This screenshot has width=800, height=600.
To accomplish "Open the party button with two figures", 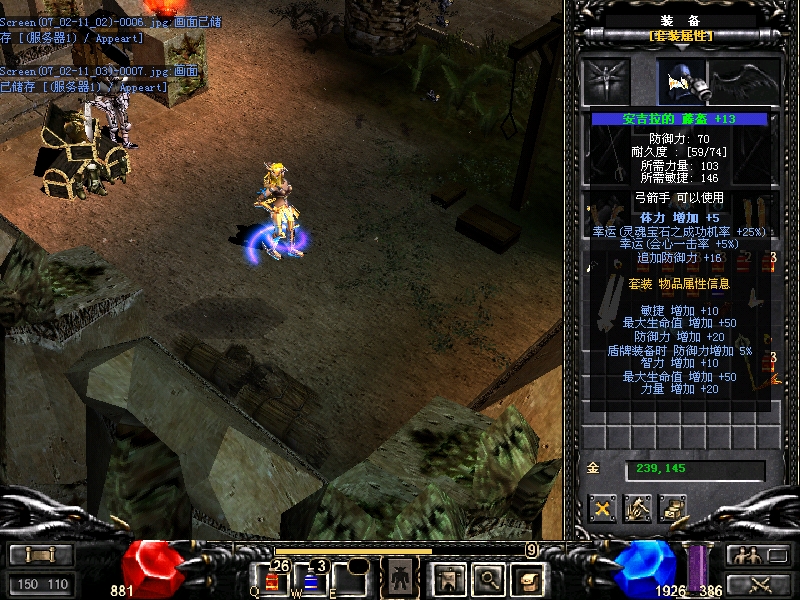I will point(758,555).
